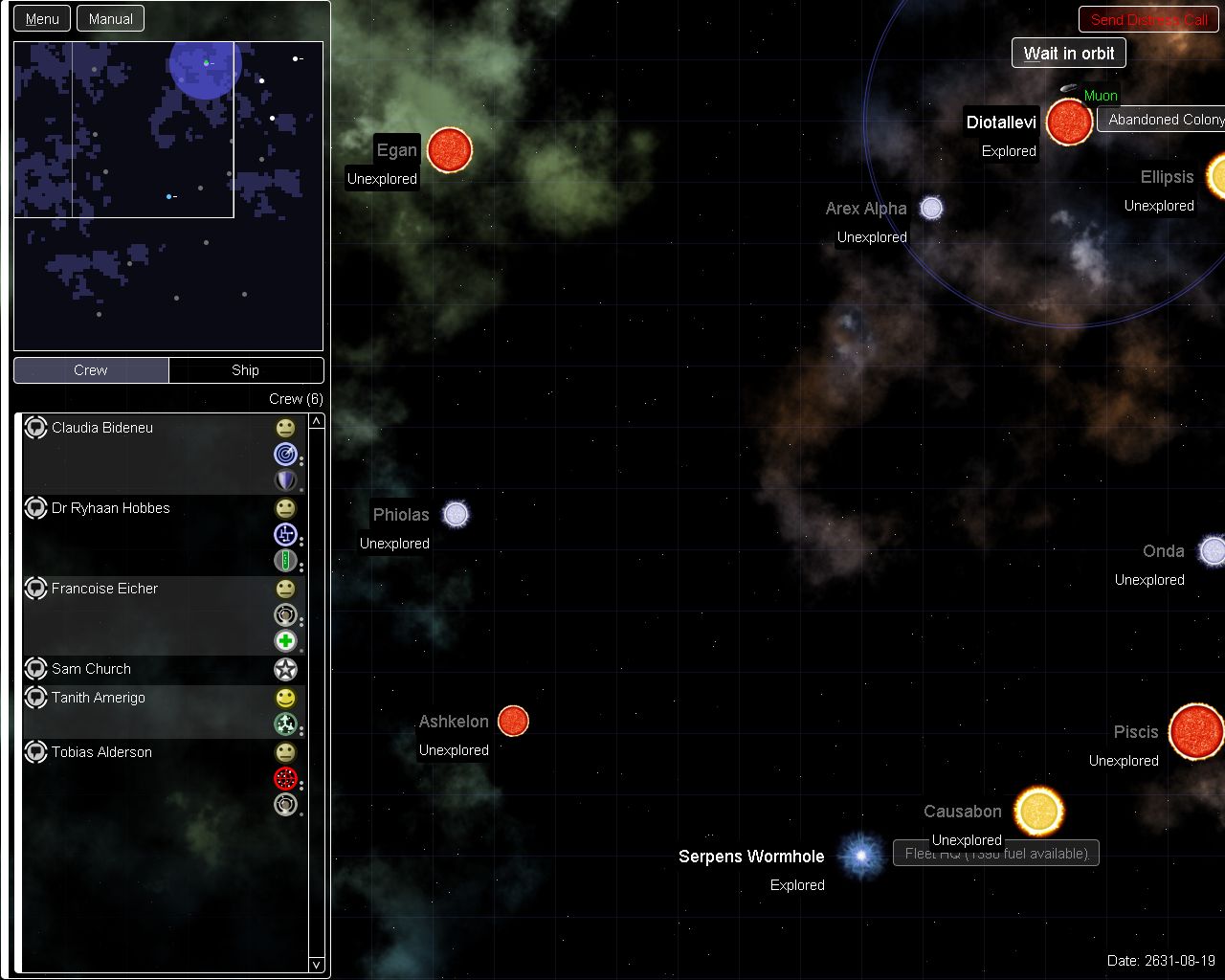The width and height of the screenshot is (1225, 980).
Task: Click the viewport rectangle in the minimap
Action: (153, 129)
